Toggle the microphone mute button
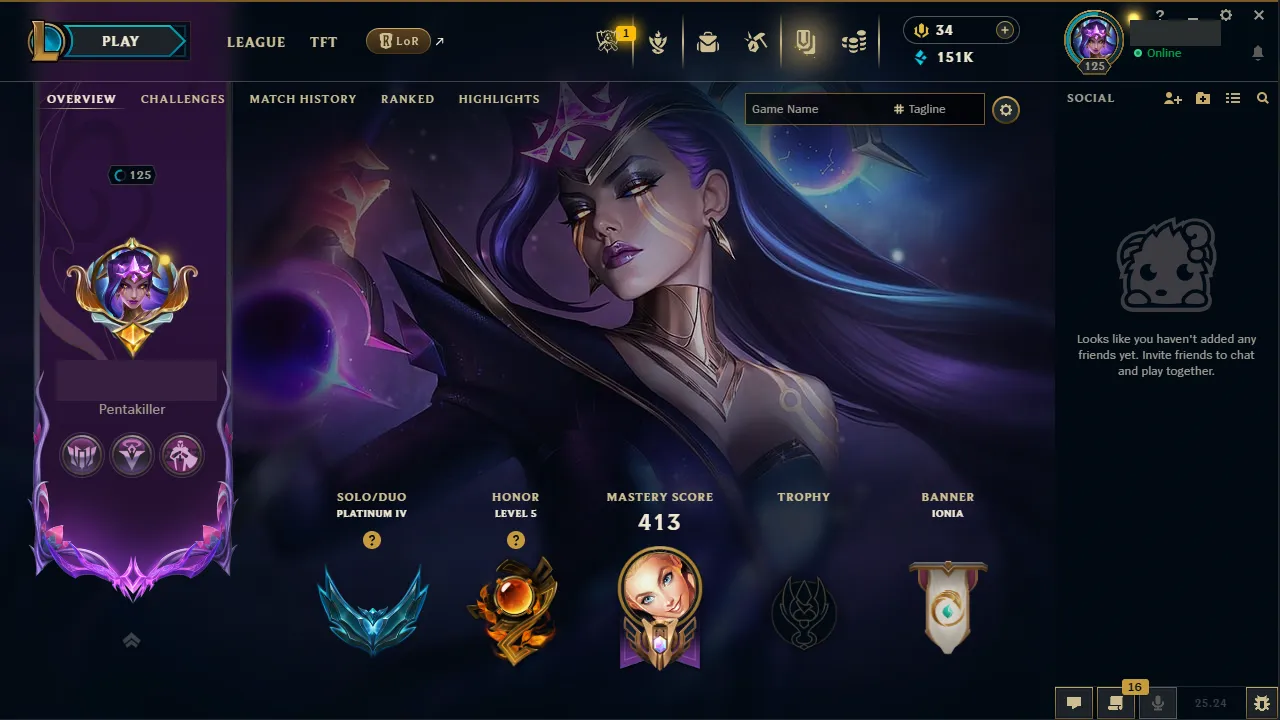This screenshot has height=720, width=1280. pos(1158,703)
